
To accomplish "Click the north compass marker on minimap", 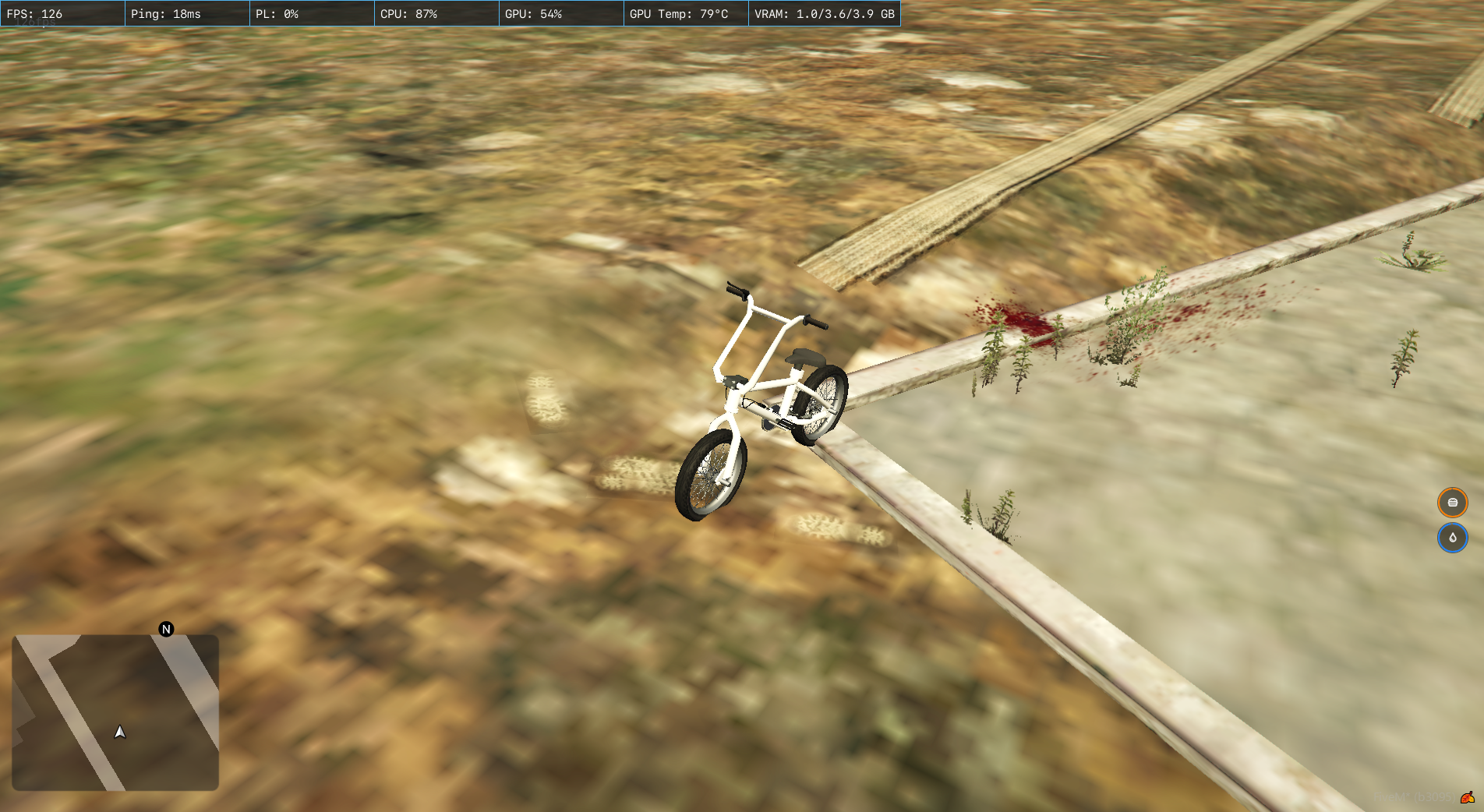I will (166, 629).
